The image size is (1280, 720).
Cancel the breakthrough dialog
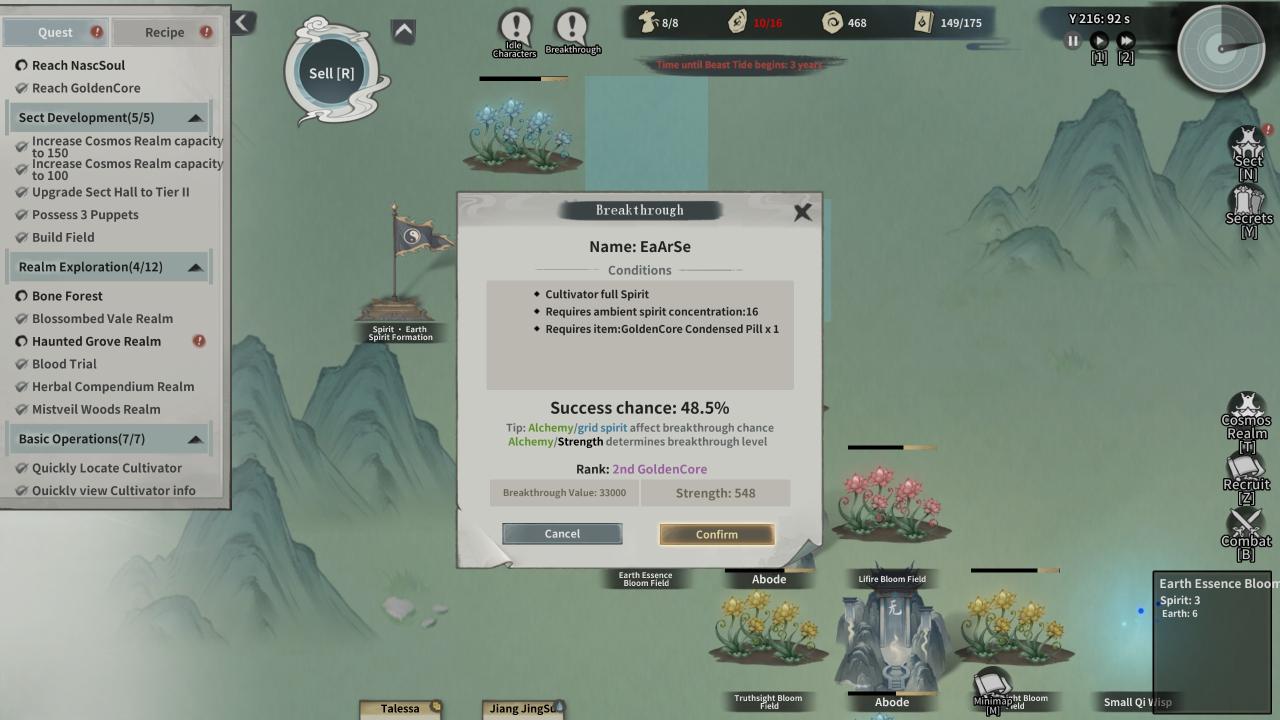point(562,534)
